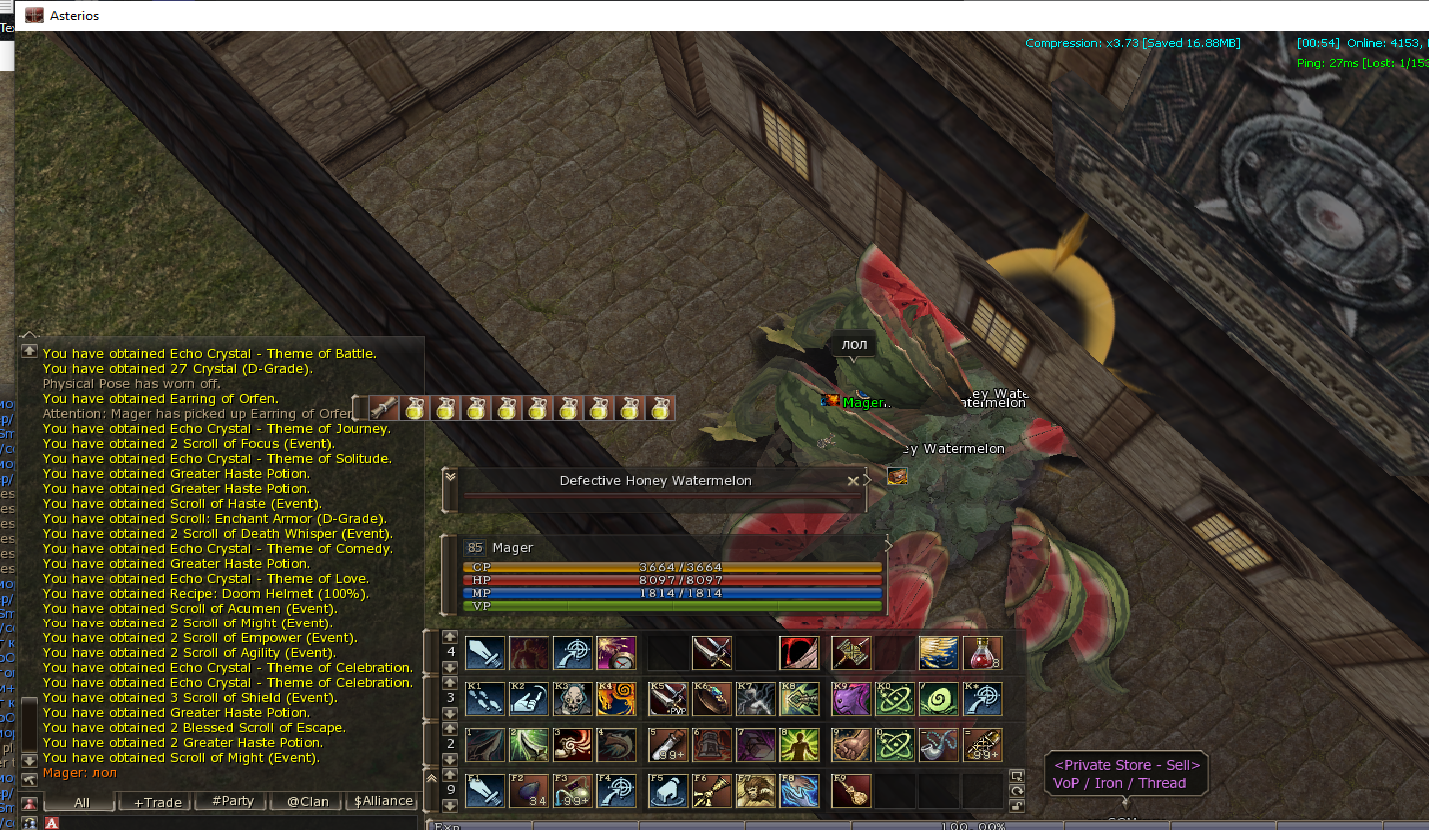Switch to the All chat tab

coord(81,801)
